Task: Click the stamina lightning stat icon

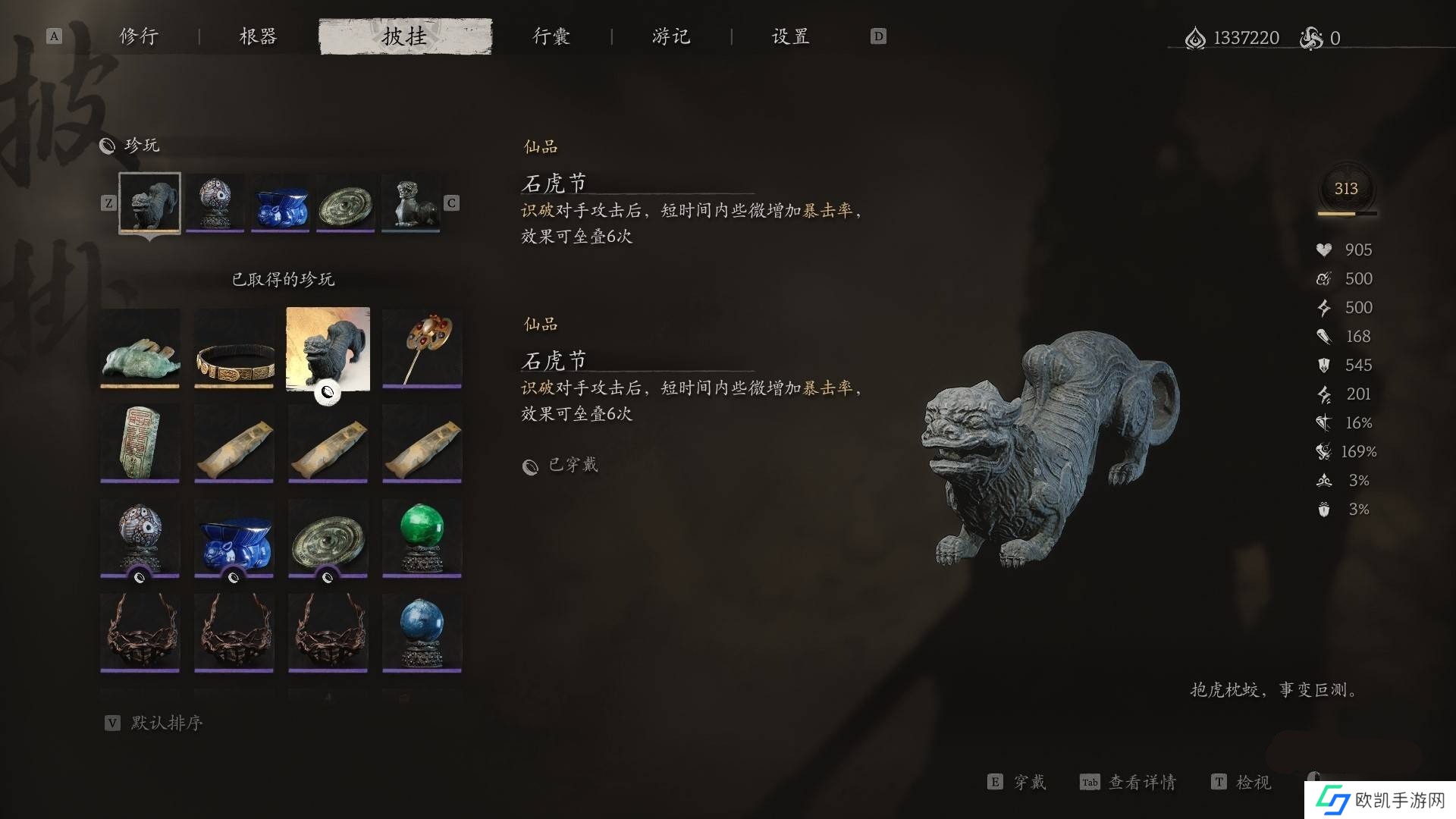Action: (x=1324, y=307)
